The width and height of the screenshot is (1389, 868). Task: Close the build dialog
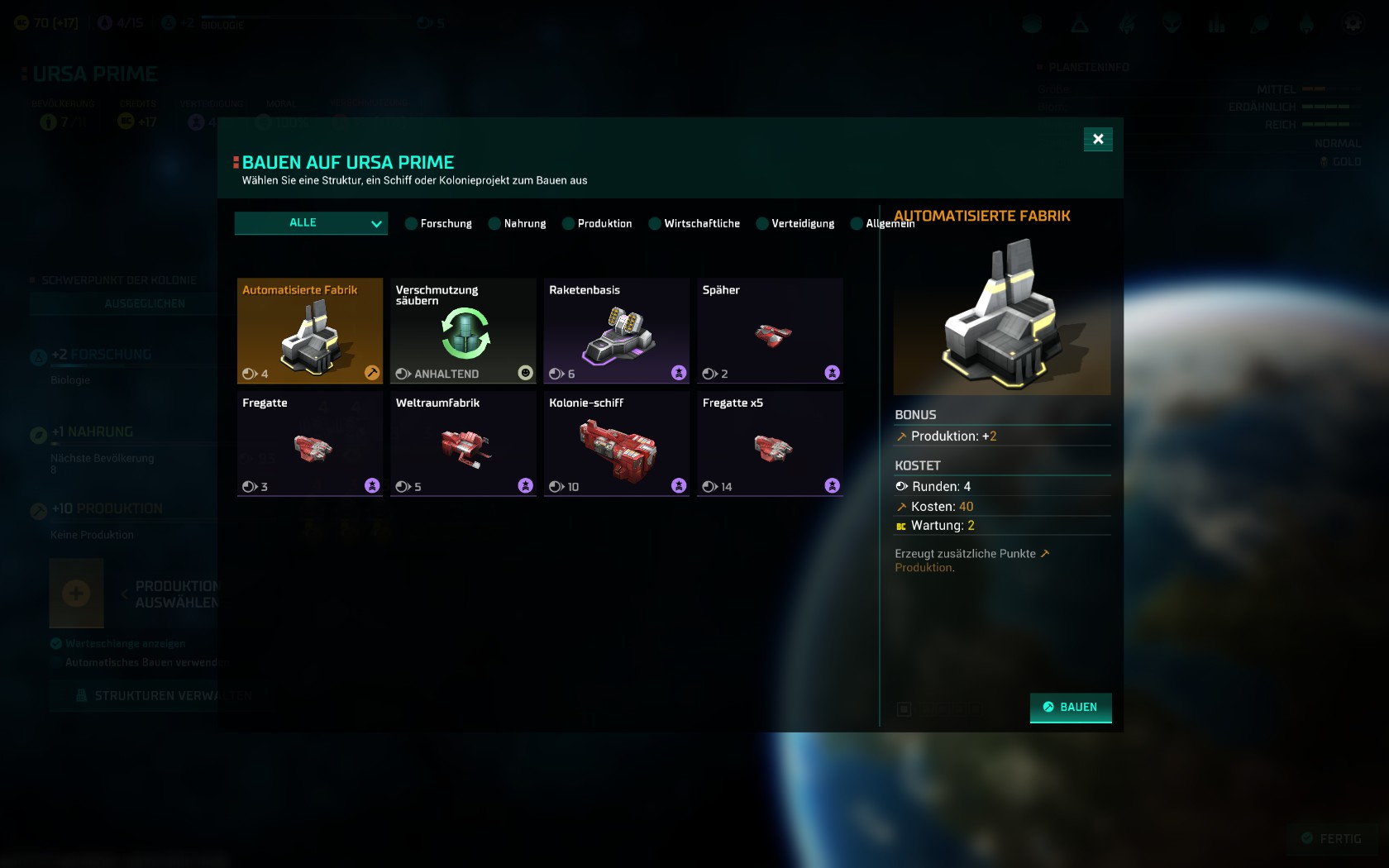point(1098,139)
